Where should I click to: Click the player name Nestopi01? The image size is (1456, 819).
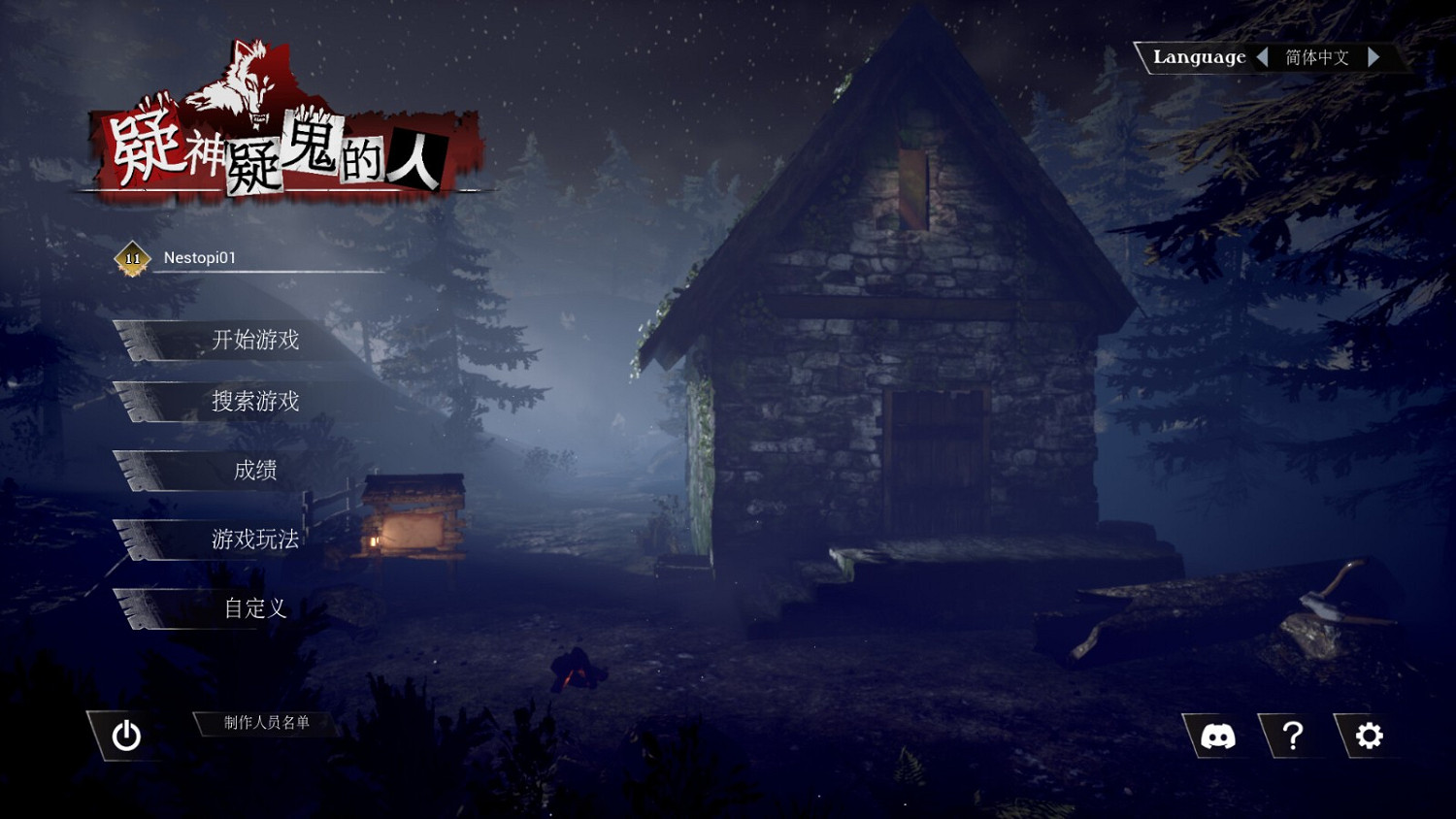point(199,258)
